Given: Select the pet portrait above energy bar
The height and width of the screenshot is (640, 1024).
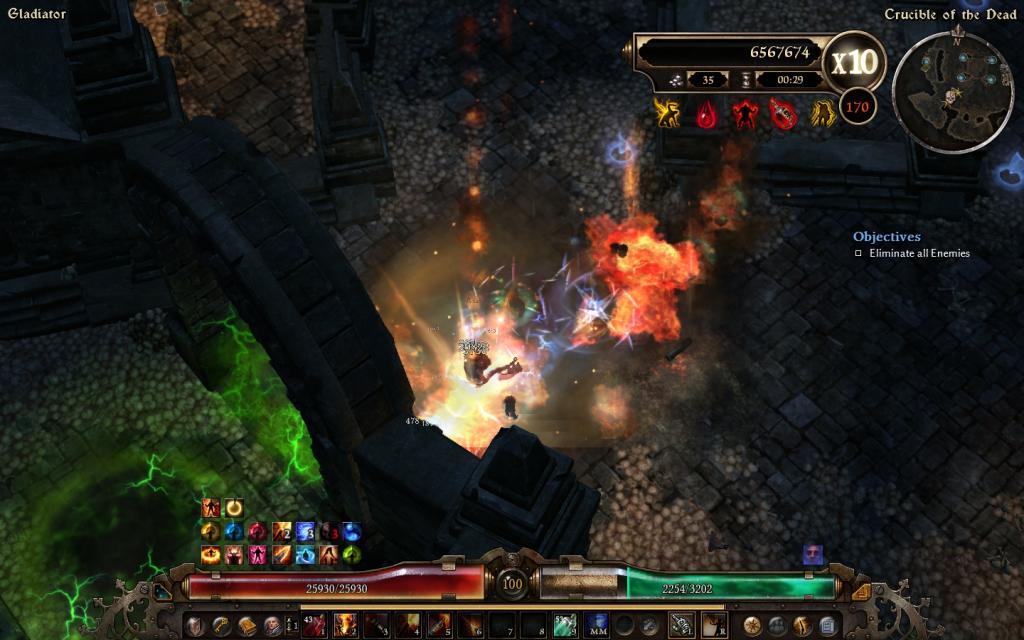Looking at the screenshot, I should tap(812, 554).
